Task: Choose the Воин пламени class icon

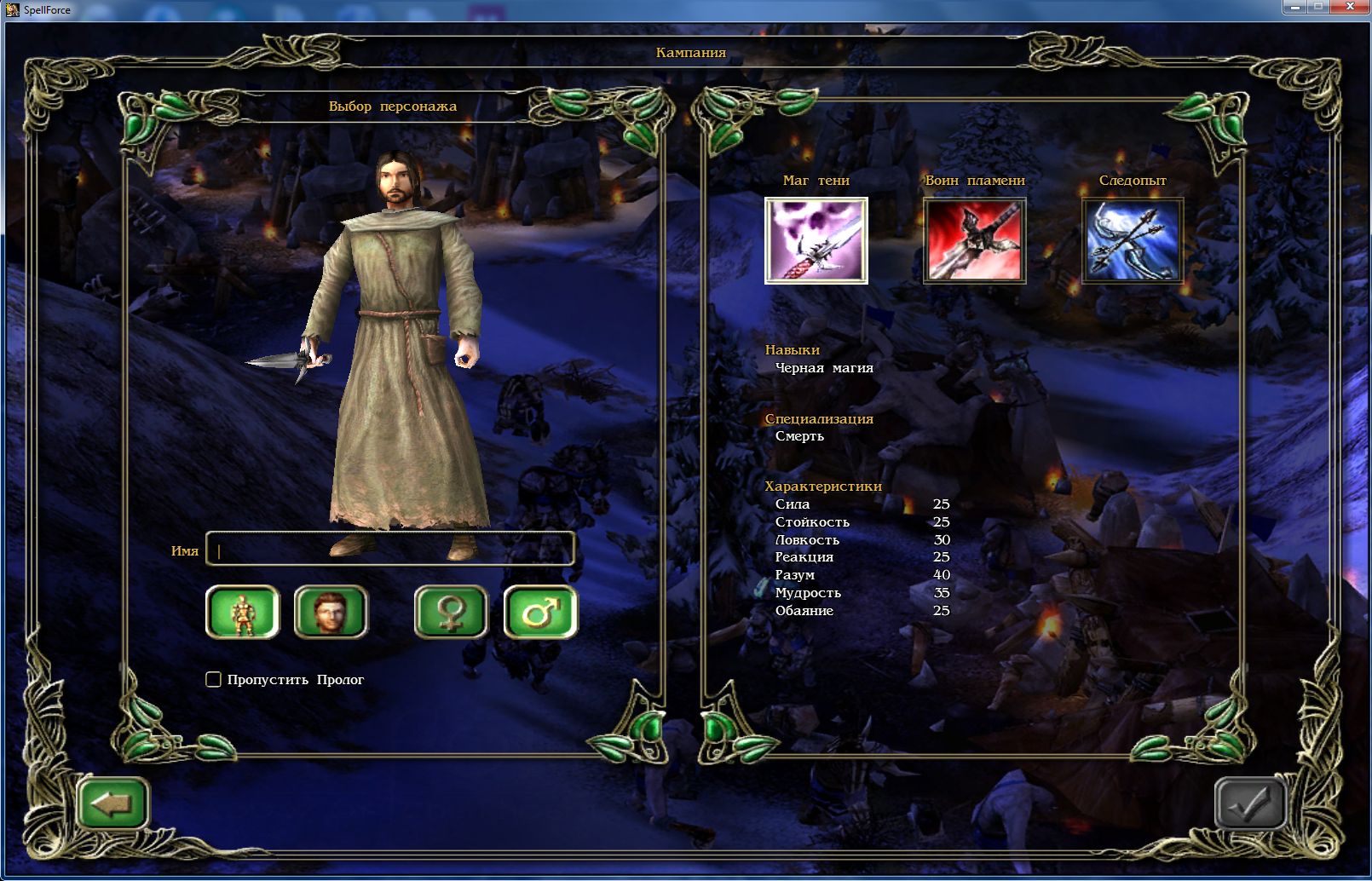Action: 974,240
